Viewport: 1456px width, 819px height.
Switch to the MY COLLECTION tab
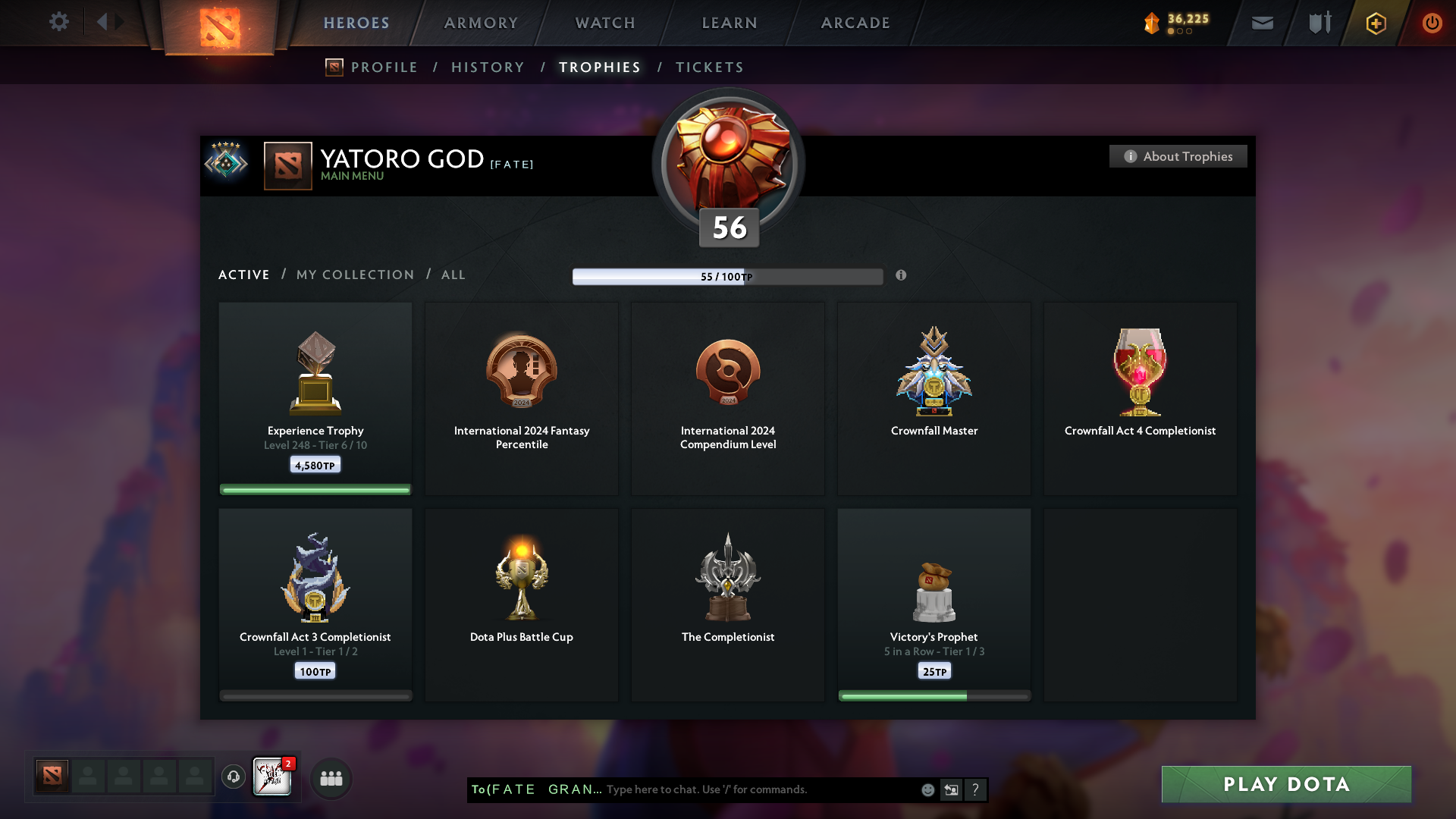(x=354, y=275)
